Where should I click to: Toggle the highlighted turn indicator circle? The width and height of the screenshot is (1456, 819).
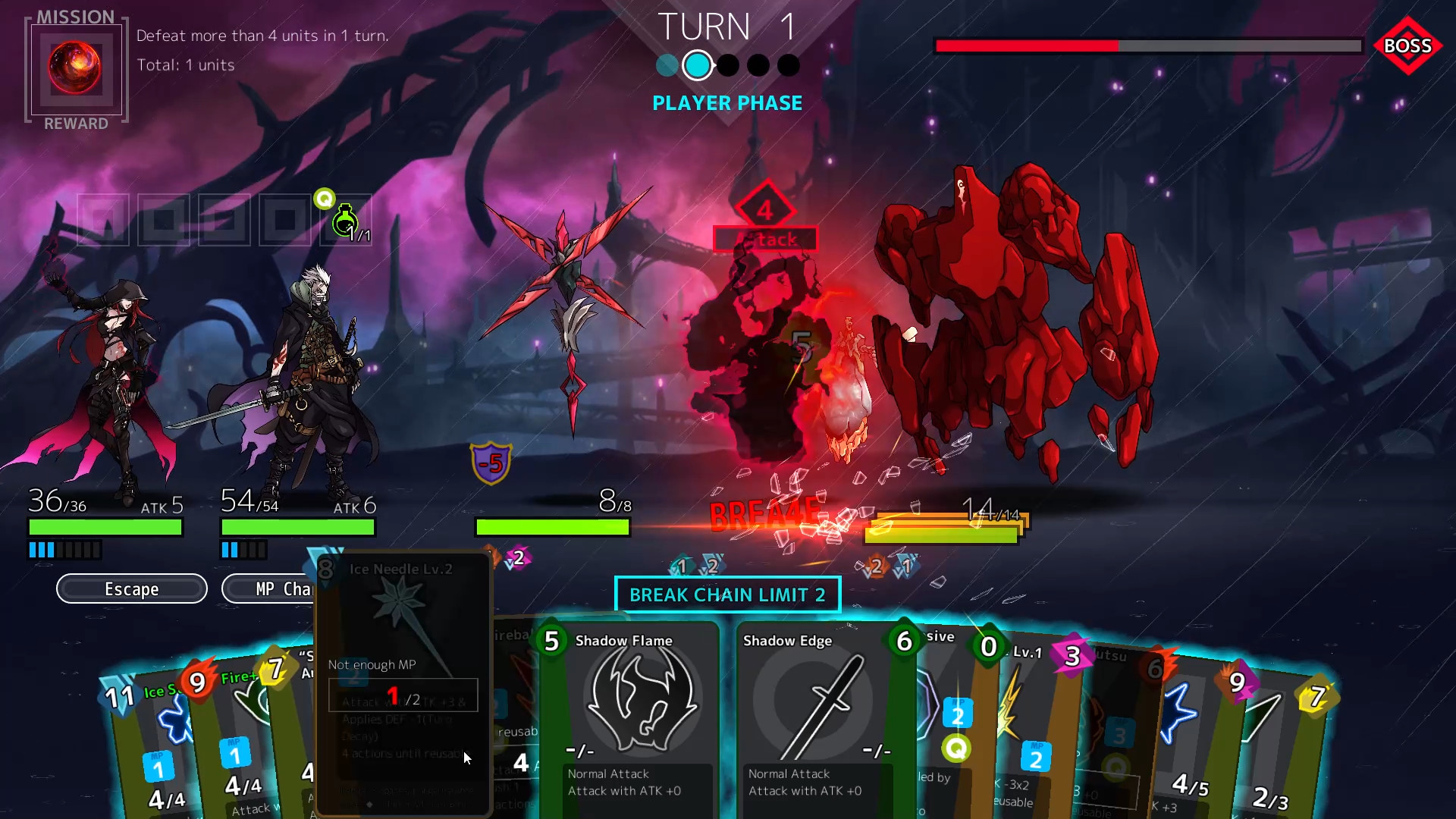click(x=698, y=65)
